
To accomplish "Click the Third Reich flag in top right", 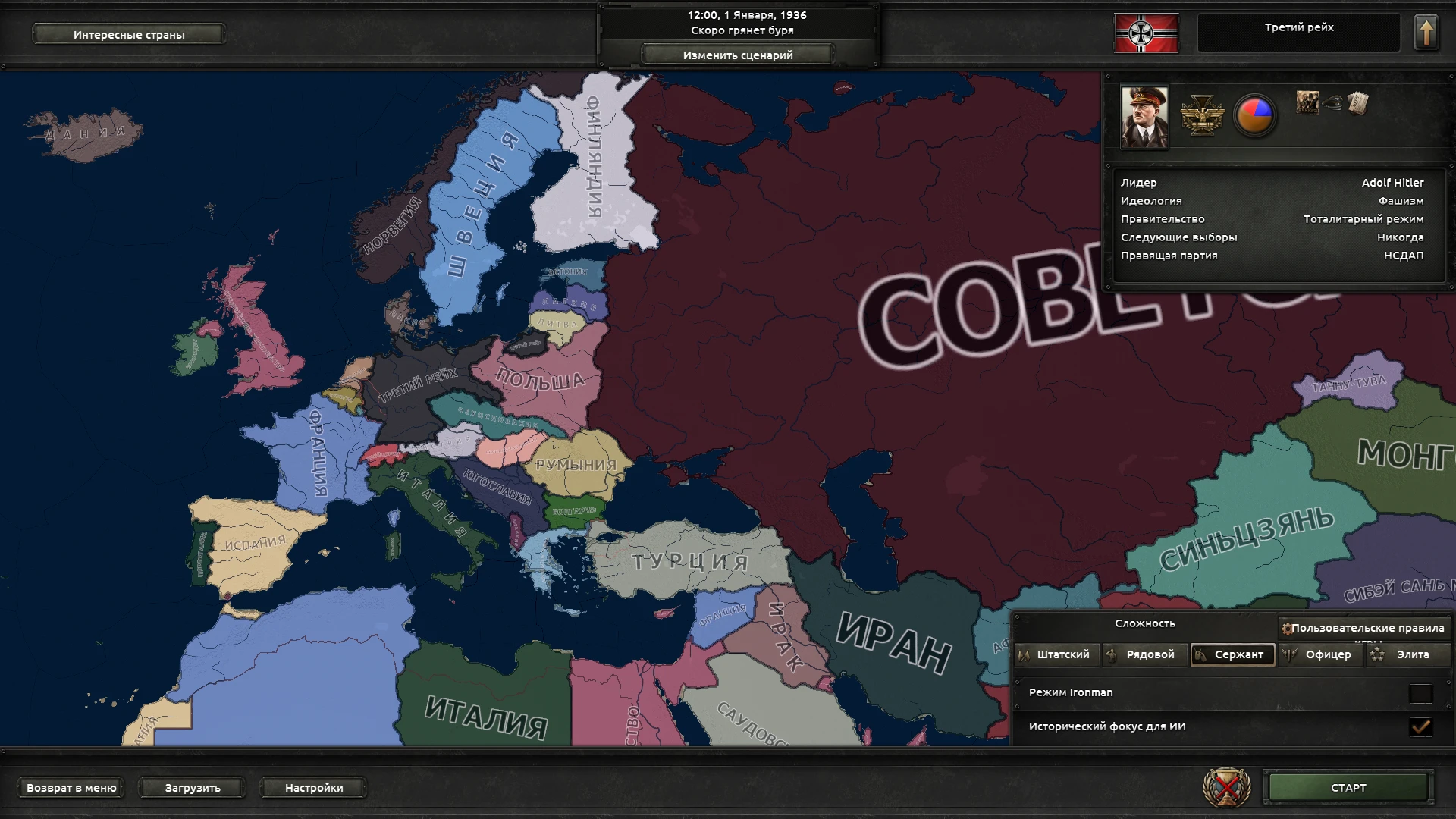I will [x=1145, y=32].
